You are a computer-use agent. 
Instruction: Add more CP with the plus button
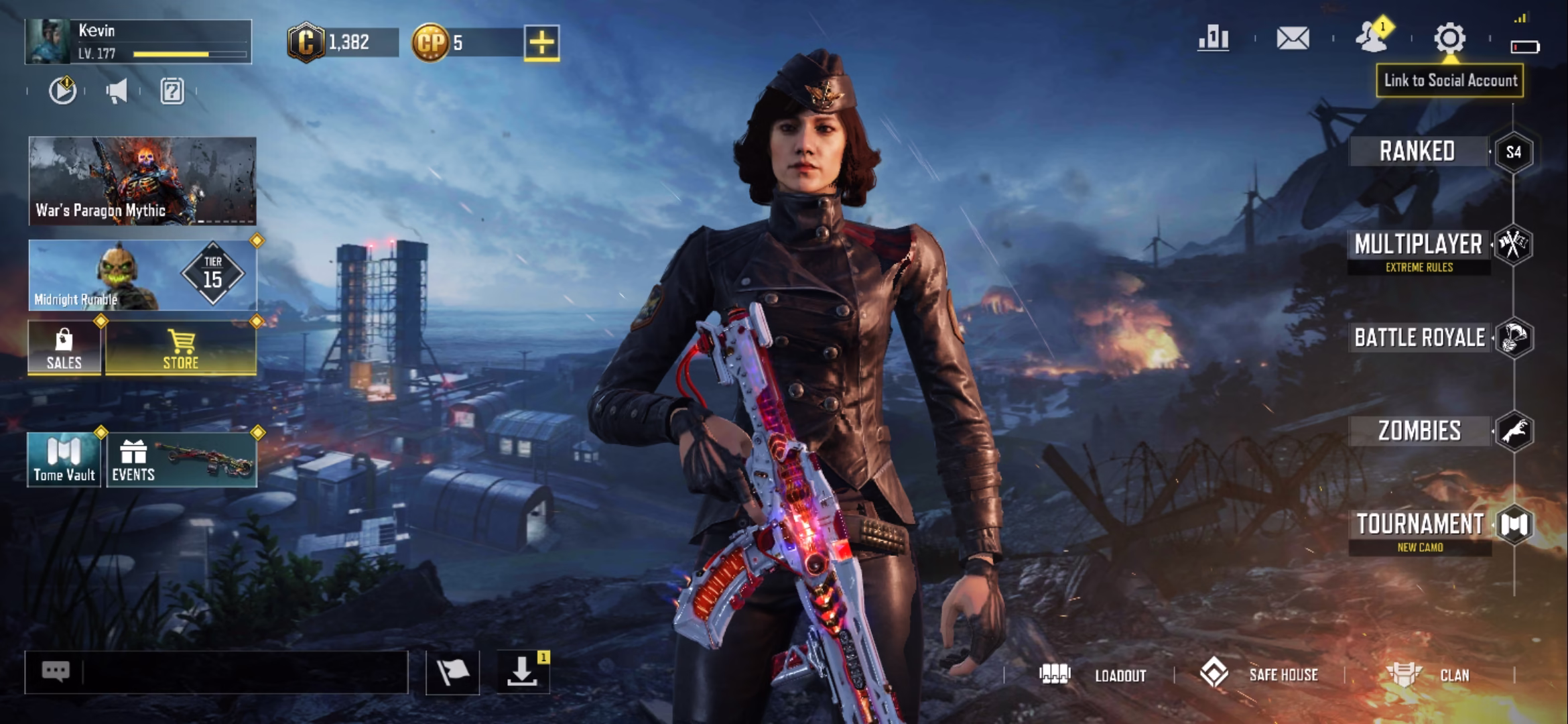[x=541, y=43]
